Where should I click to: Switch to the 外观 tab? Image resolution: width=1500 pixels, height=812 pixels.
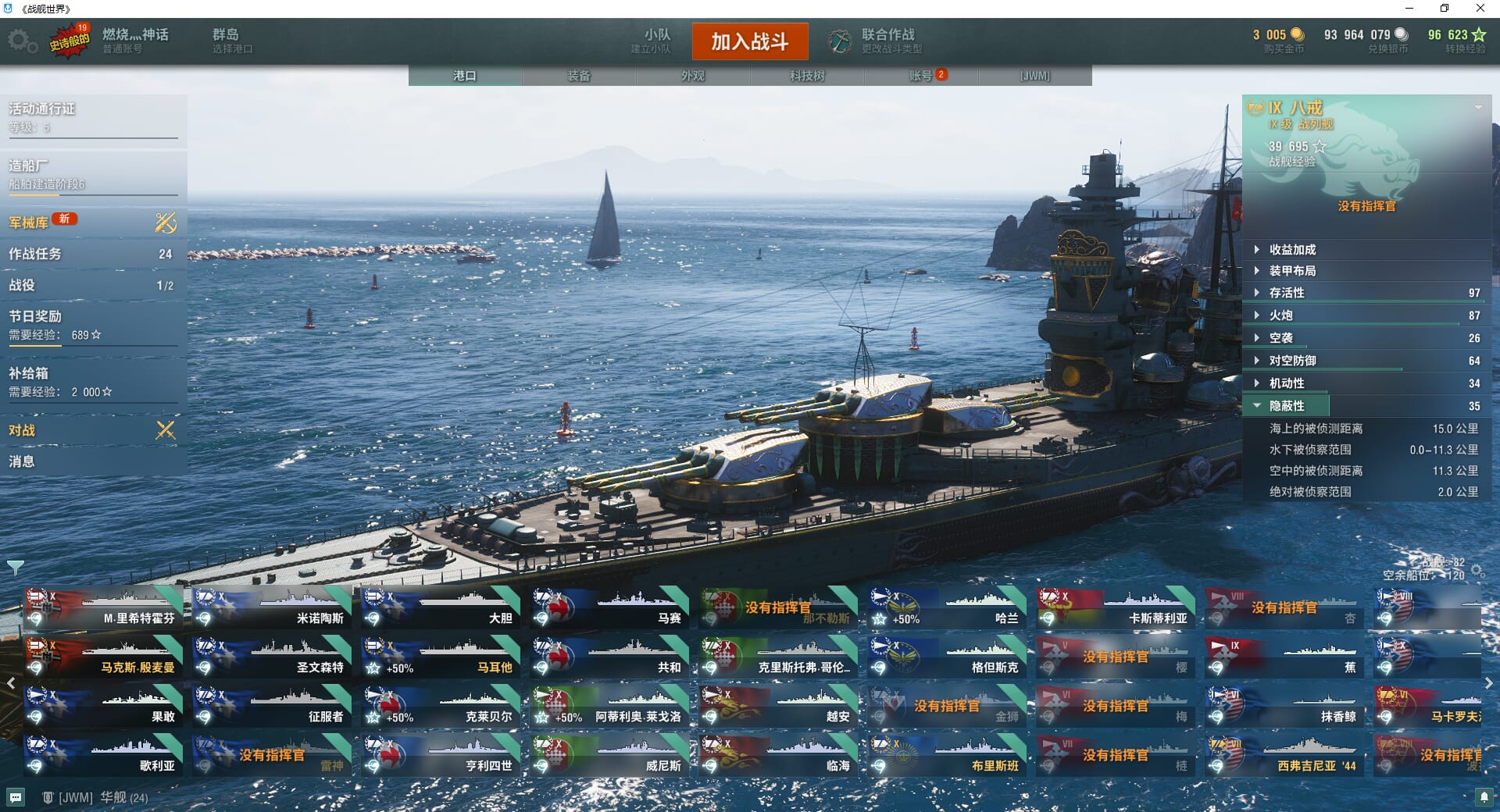click(693, 76)
